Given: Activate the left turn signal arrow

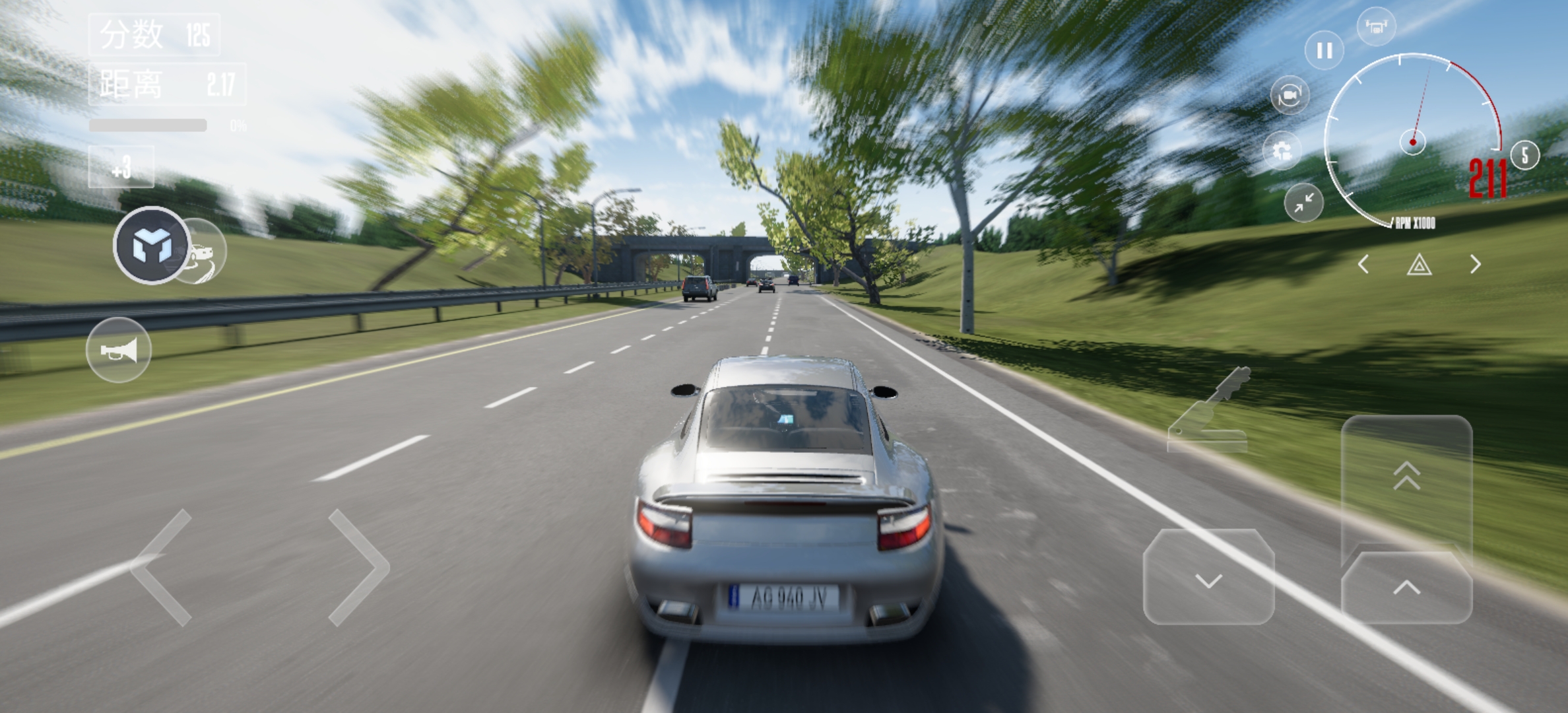Looking at the screenshot, I should coord(1363,265).
